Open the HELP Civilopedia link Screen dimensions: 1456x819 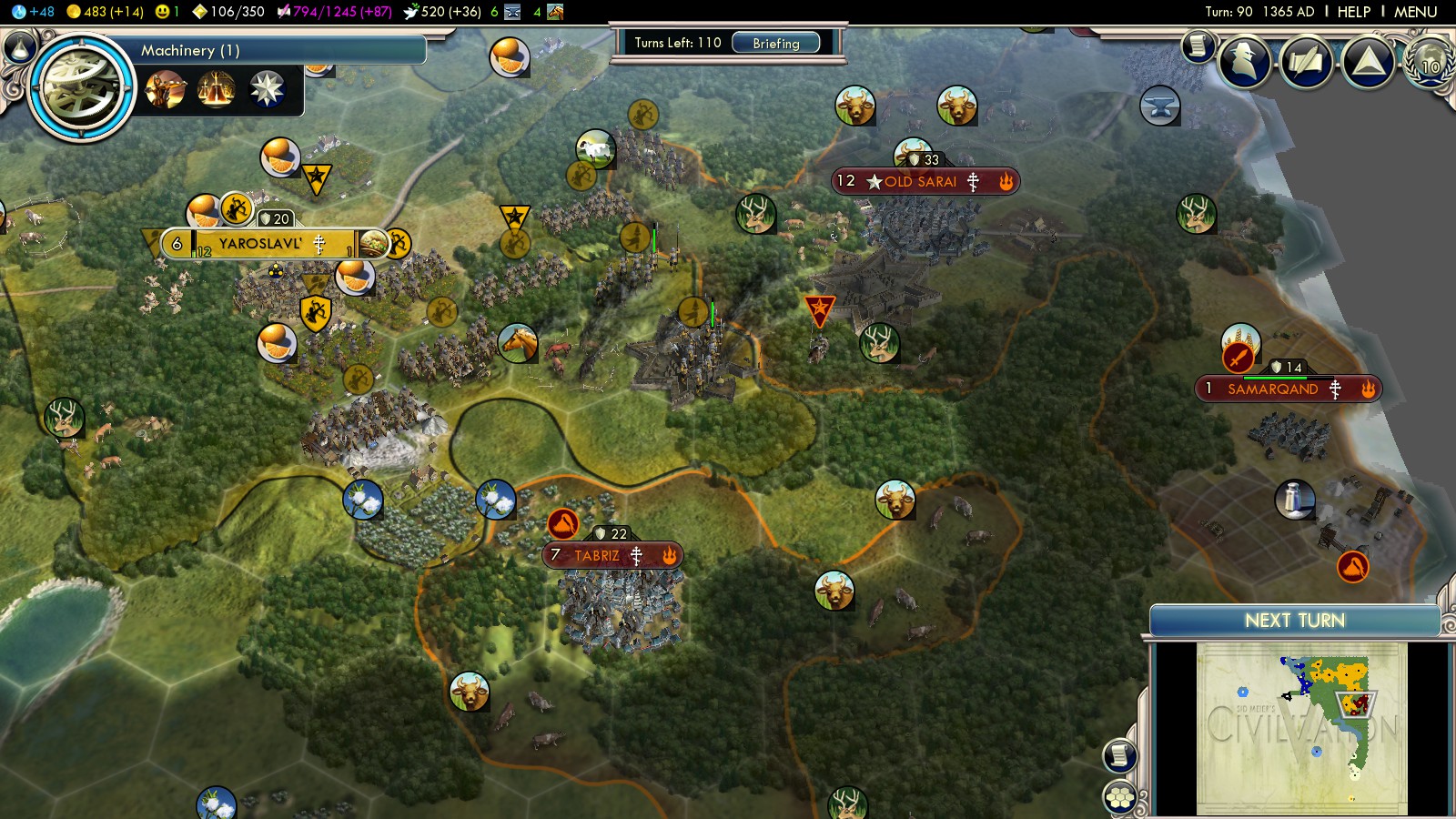(1353, 12)
